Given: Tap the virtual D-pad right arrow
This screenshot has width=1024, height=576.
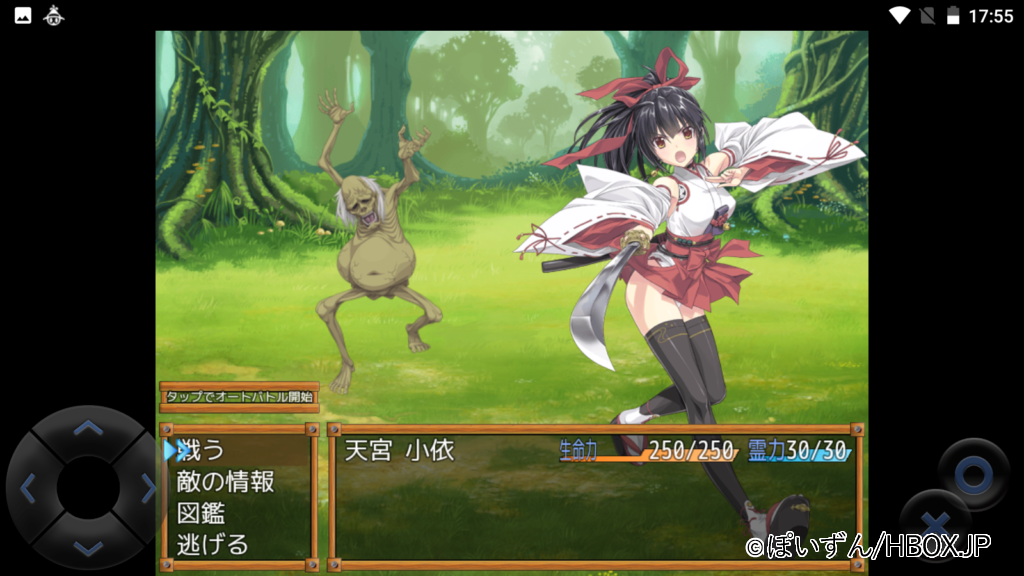Looking at the screenshot, I should 147,488.
